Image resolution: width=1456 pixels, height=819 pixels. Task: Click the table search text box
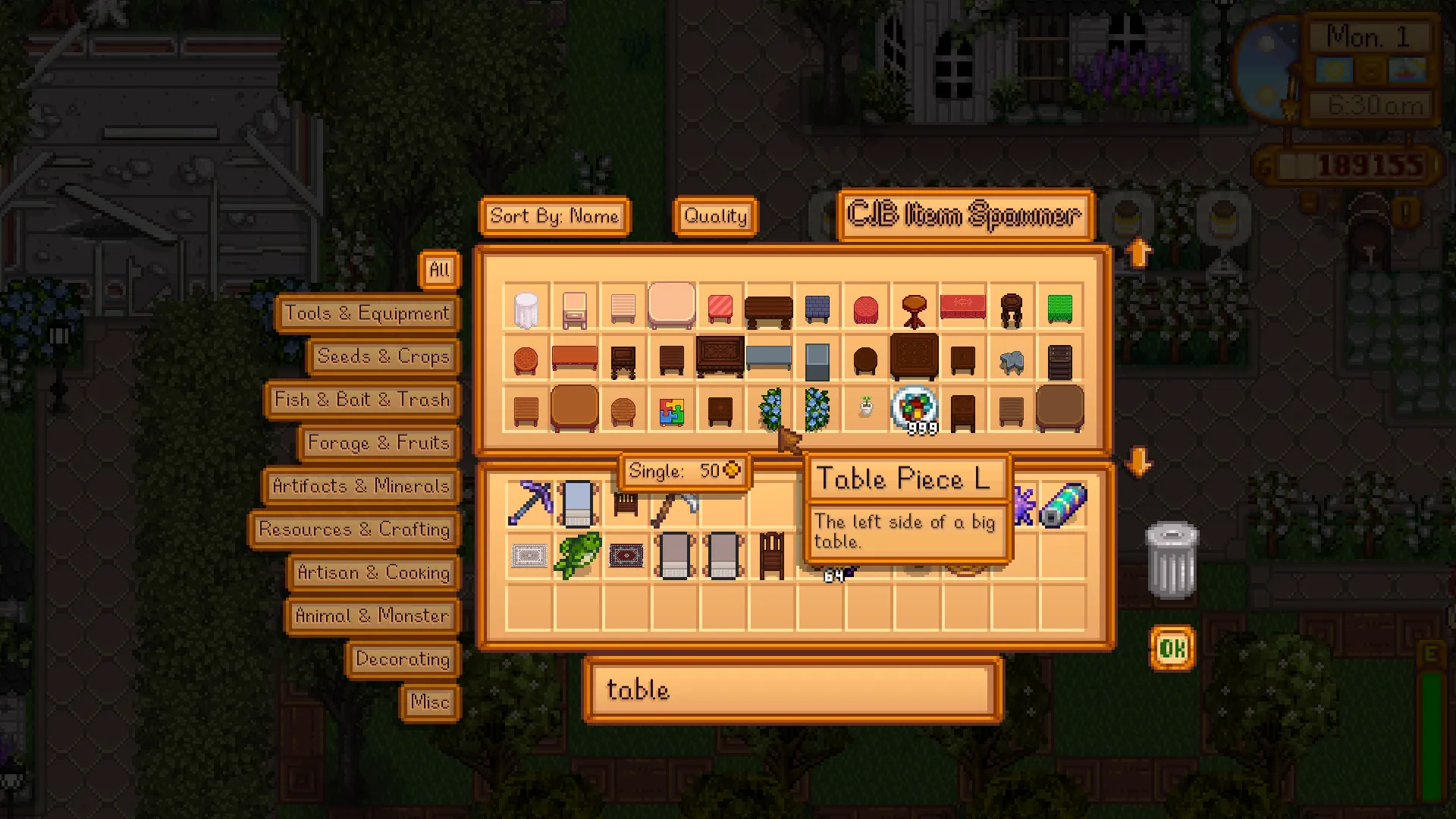tap(792, 690)
